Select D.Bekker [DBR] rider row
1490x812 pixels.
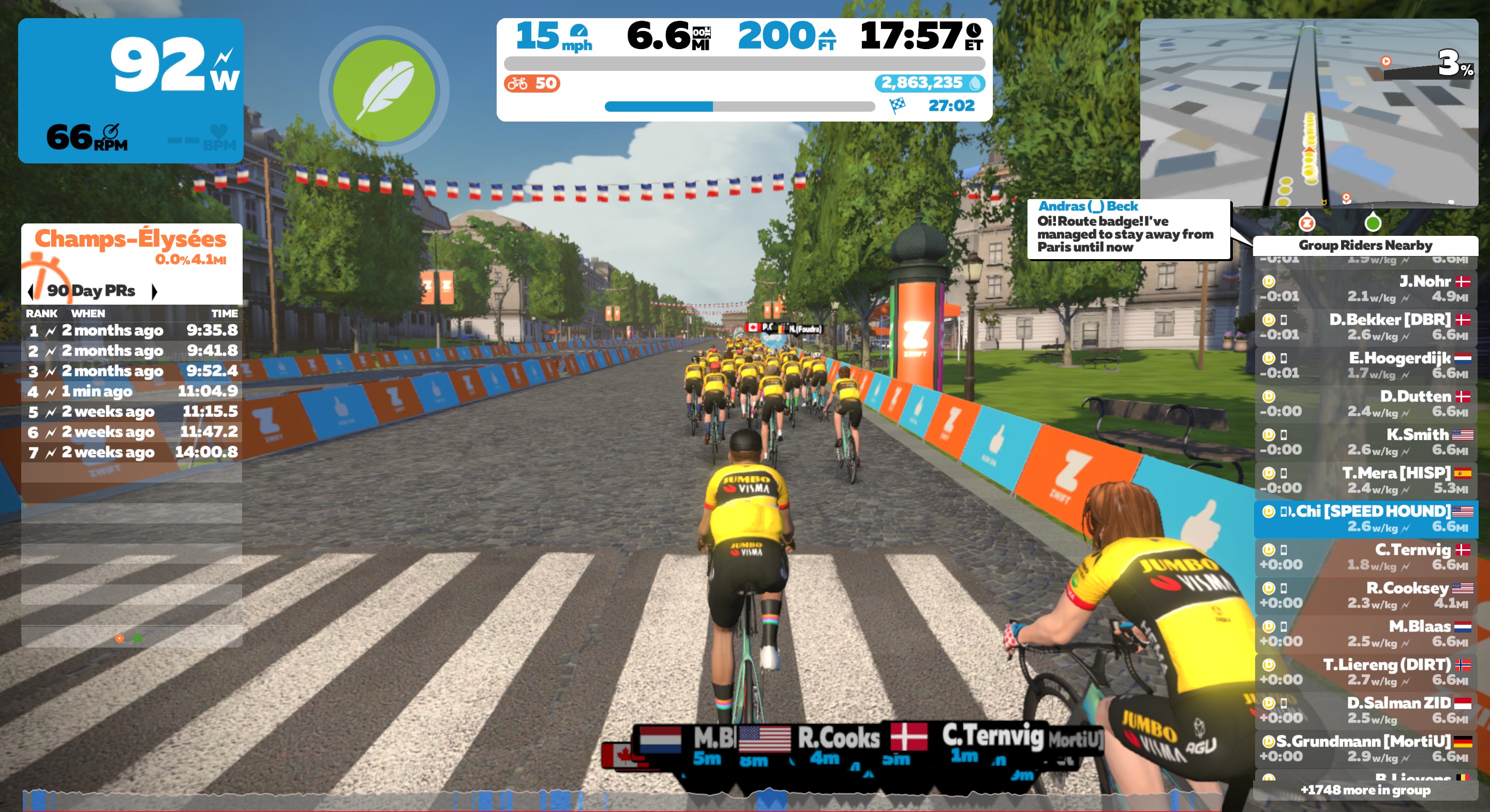click(1365, 327)
